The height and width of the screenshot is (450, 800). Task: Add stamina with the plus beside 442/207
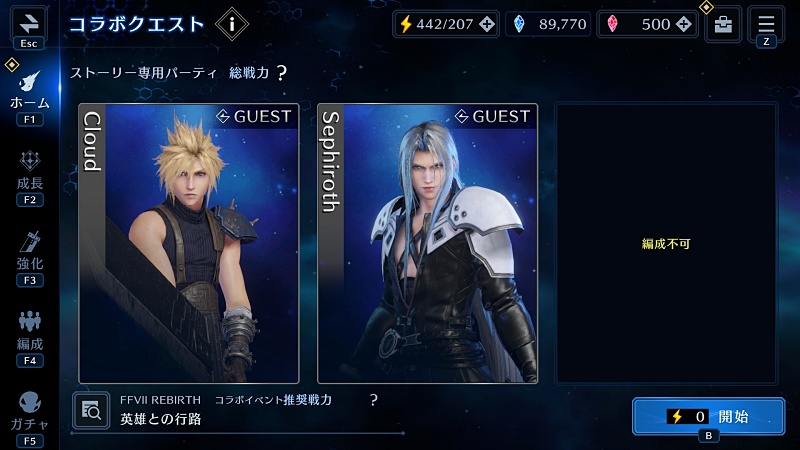(x=487, y=24)
